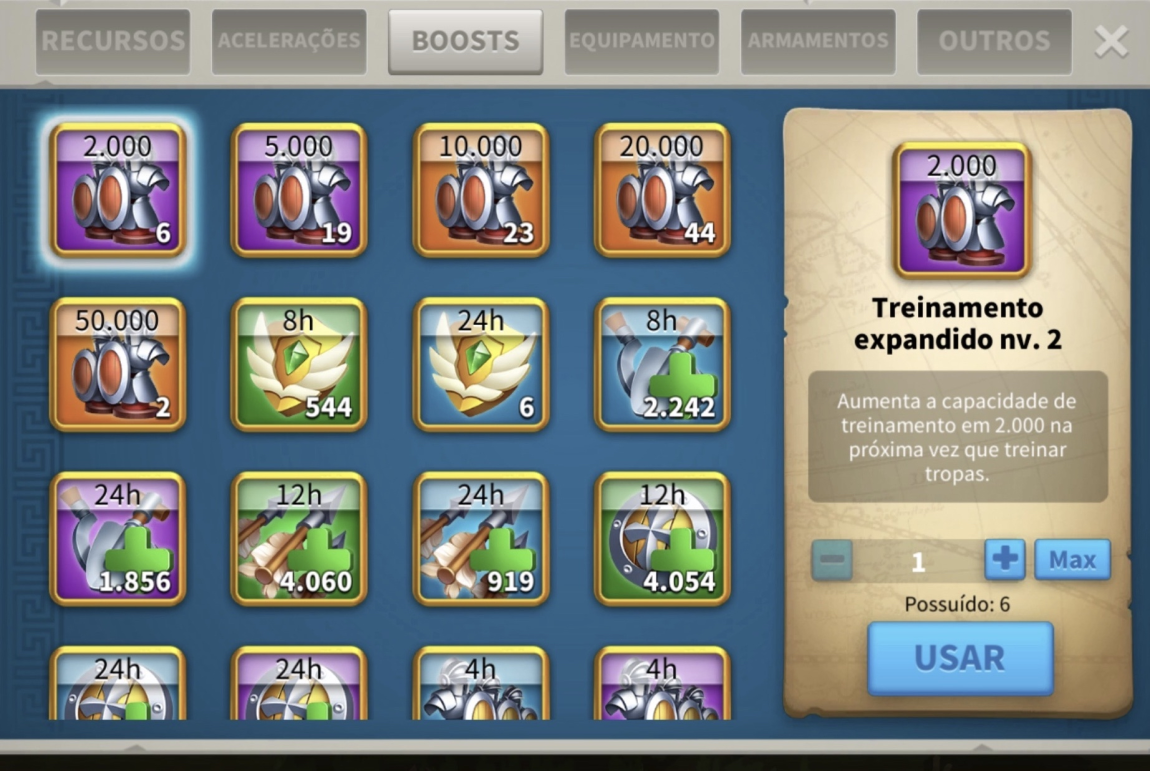Decrease quantity with the minus button
This screenshot has width=1150, height=771.
[x=832, y=560]
